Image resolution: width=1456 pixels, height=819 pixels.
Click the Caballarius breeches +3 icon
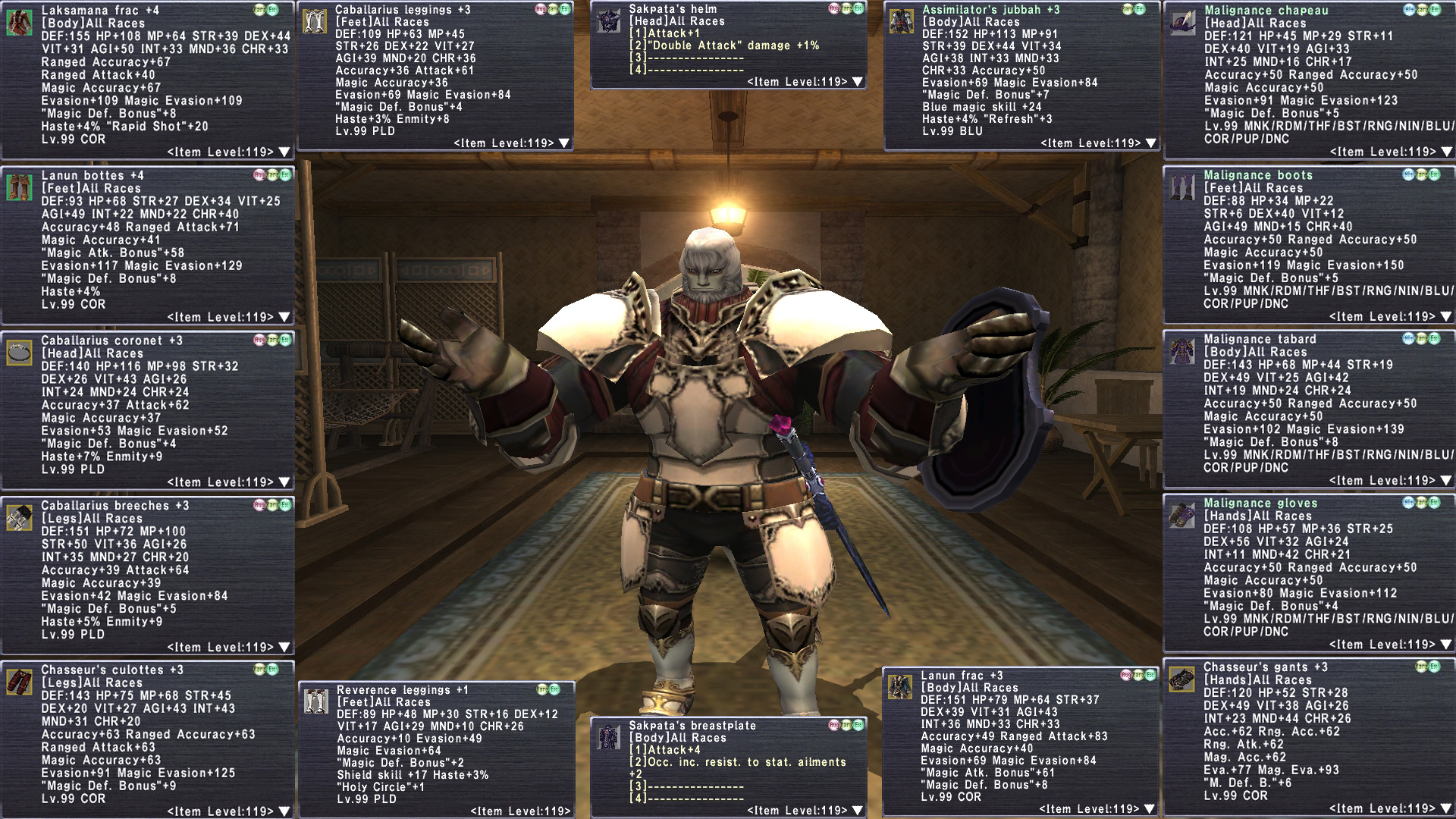coord(19,517)
